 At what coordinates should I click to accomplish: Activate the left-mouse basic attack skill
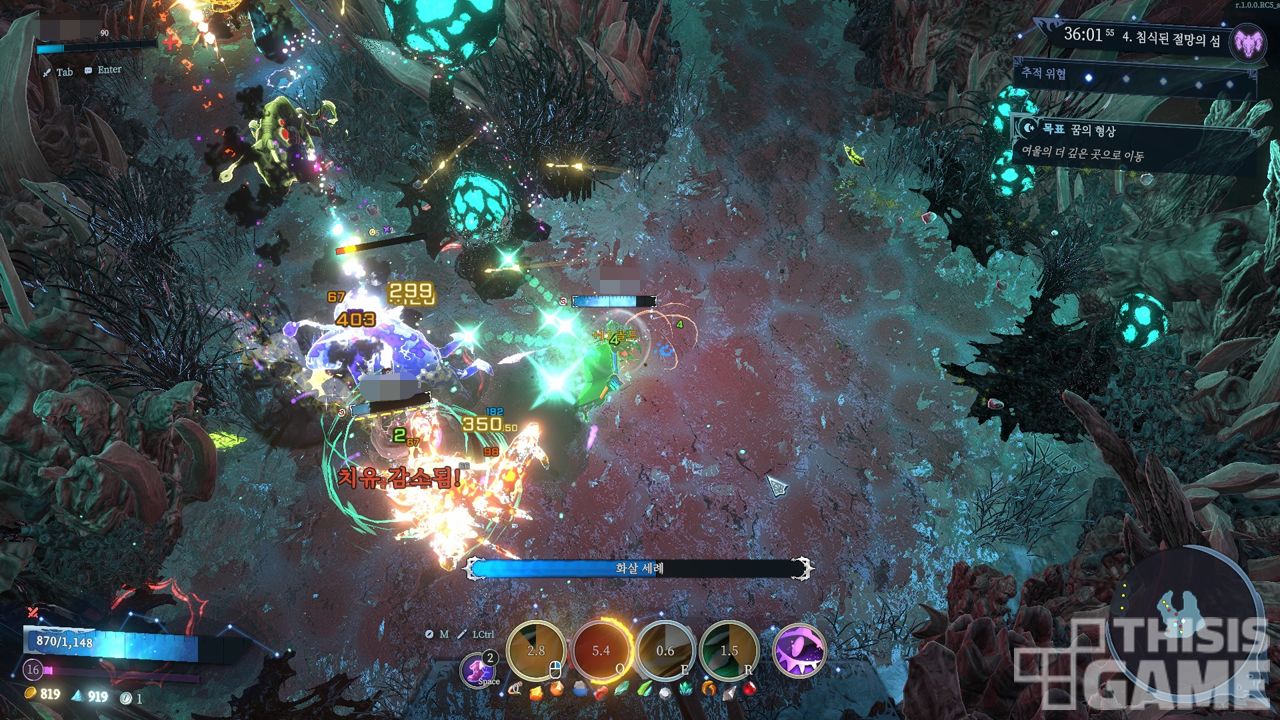[537, 651]
